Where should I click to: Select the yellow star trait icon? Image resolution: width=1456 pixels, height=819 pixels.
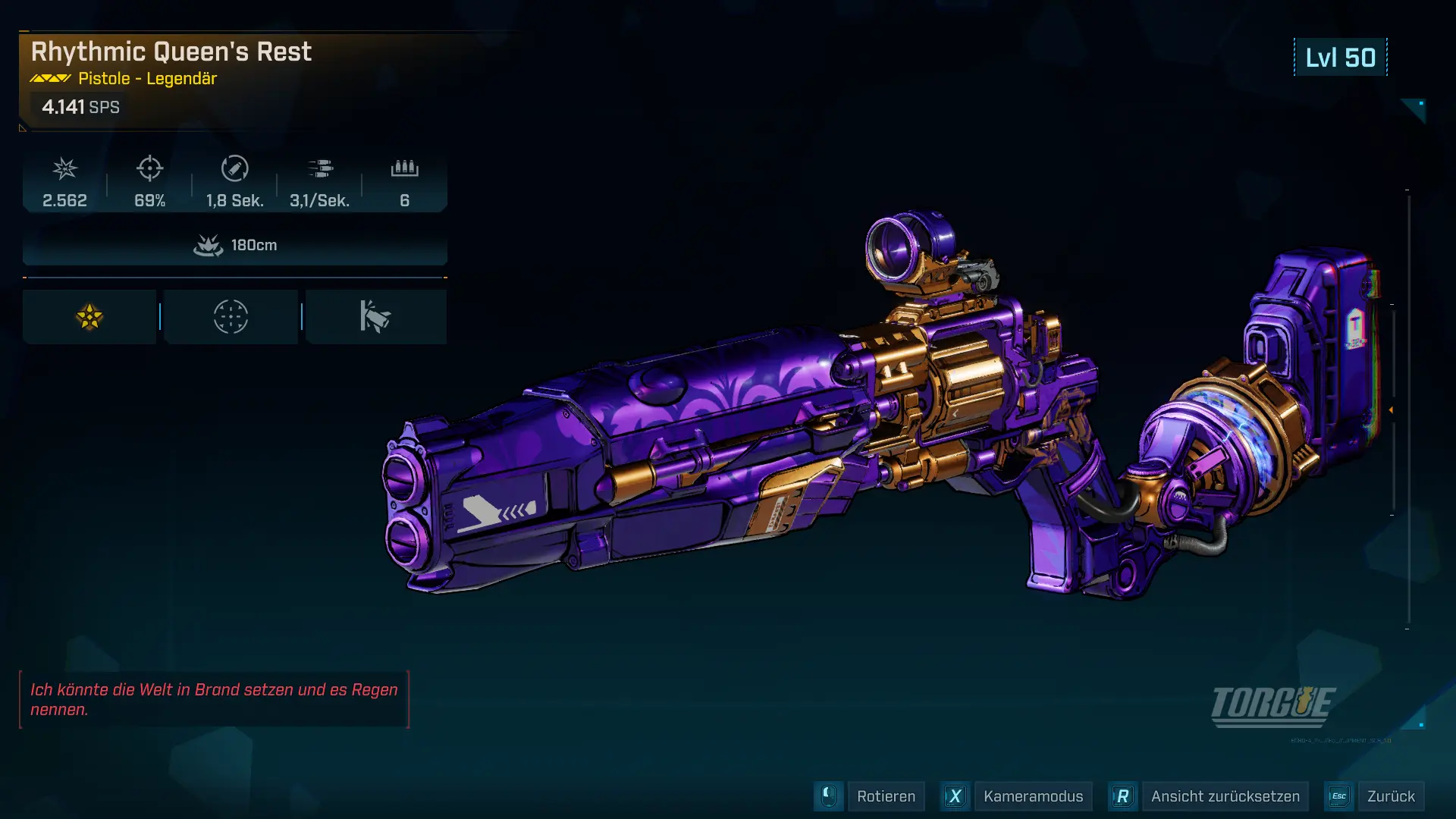click(x=89, y=317)
